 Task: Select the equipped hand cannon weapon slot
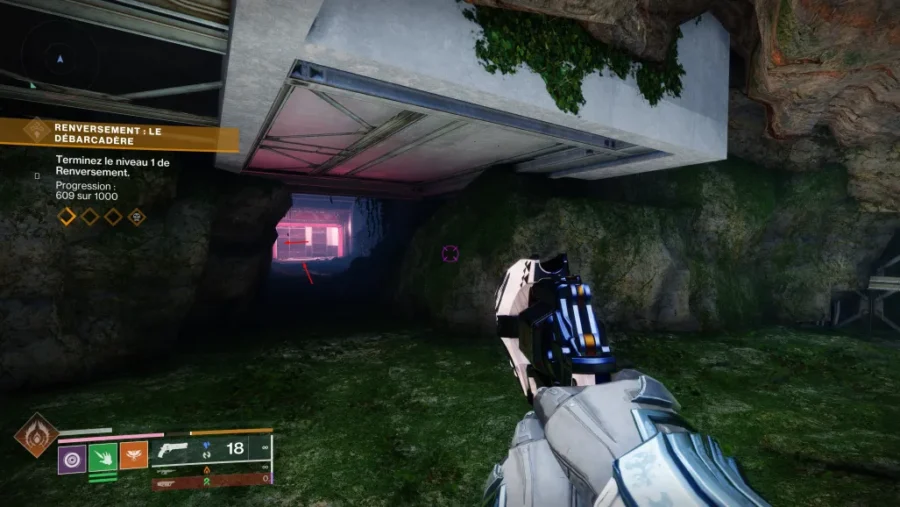click(211, 449)
